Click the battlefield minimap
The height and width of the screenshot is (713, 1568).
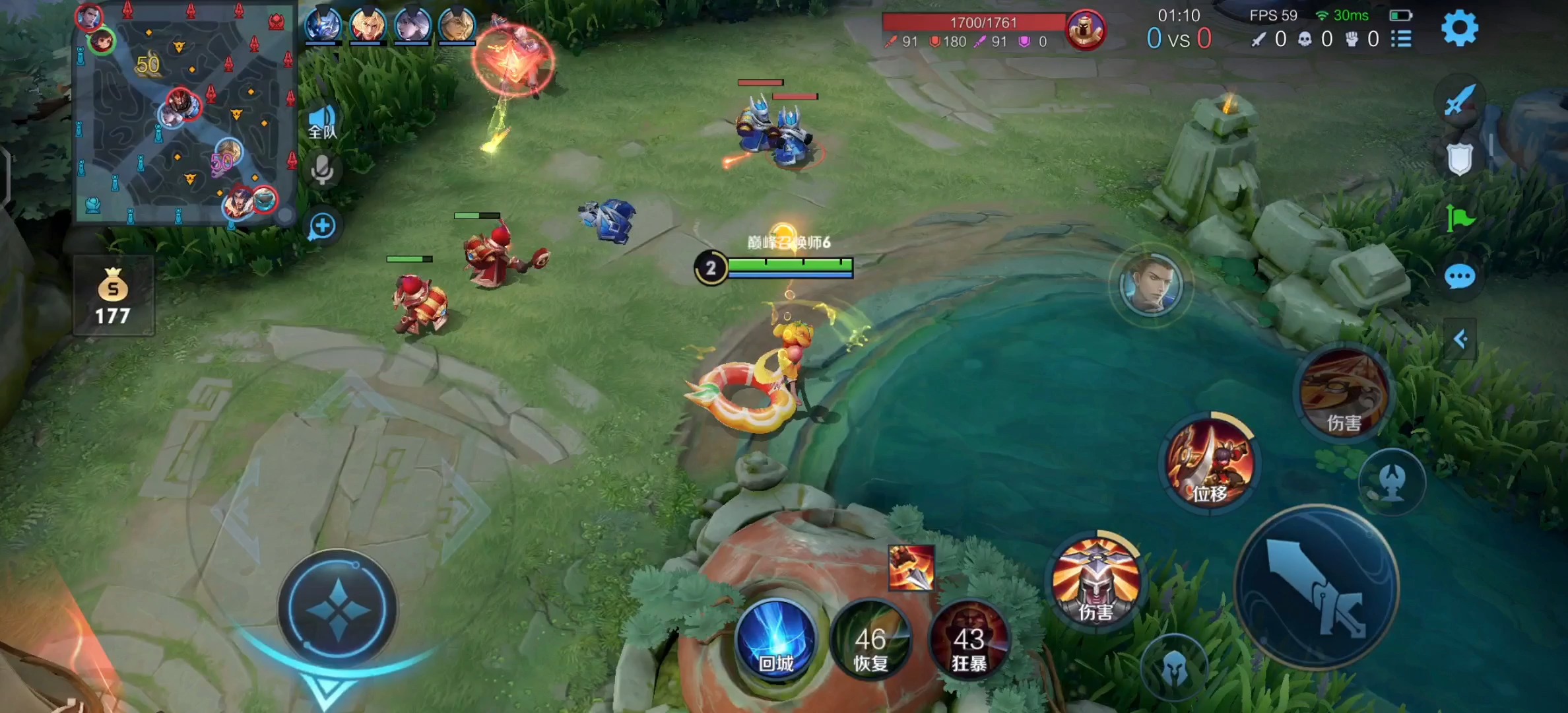click(x=183, y=112)
